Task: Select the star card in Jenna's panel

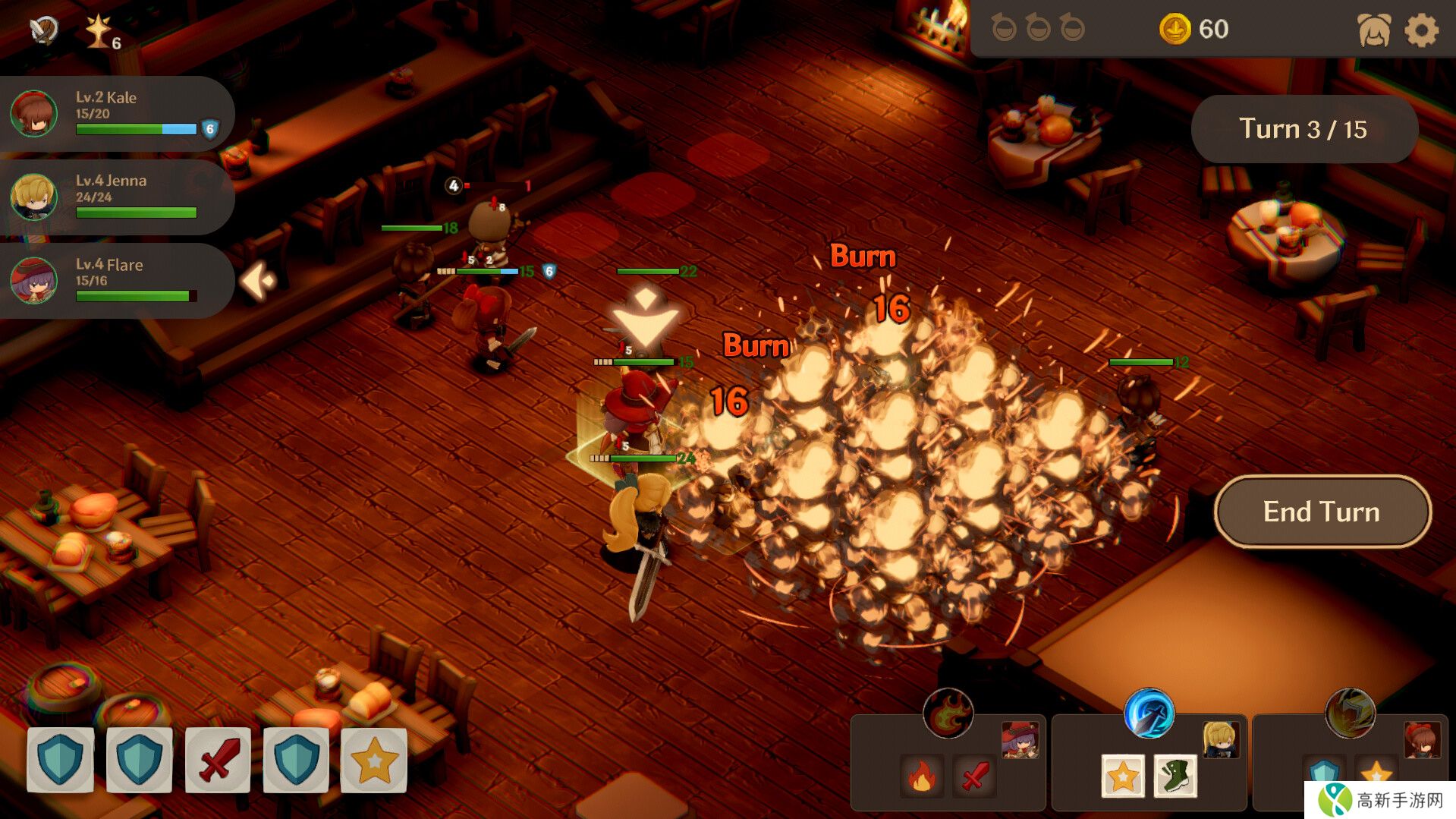Action: (x=1123, y=776)
